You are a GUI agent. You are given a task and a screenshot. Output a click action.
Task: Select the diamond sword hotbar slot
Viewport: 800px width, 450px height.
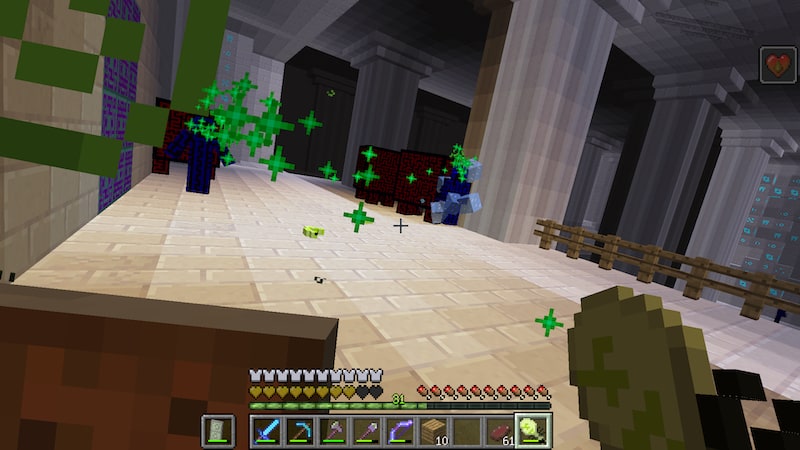pos(266,431)
